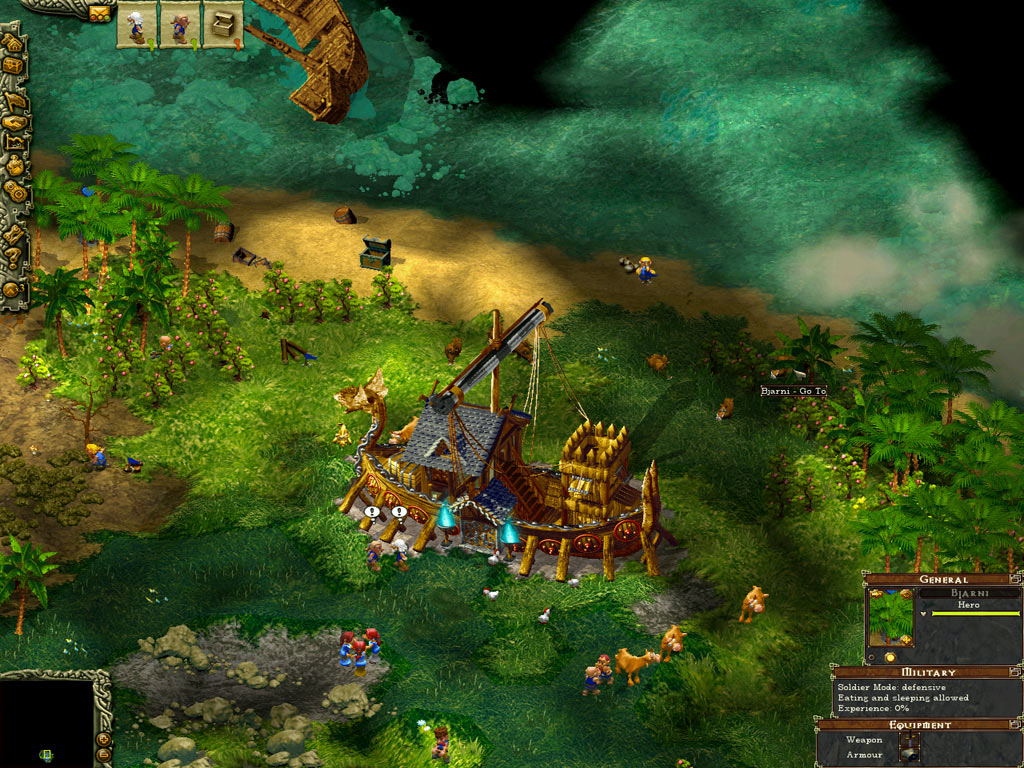The image size is (1024, 768).
Task: Collapse the Equipment panel header button
Action: 1016,724
